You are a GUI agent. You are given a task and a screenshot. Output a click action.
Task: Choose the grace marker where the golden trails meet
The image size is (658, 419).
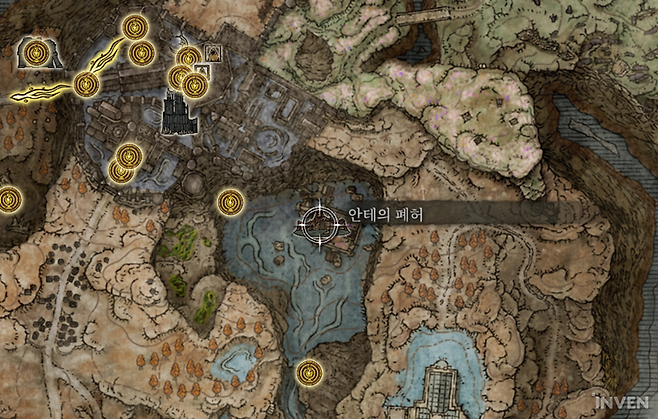(85, 85)
